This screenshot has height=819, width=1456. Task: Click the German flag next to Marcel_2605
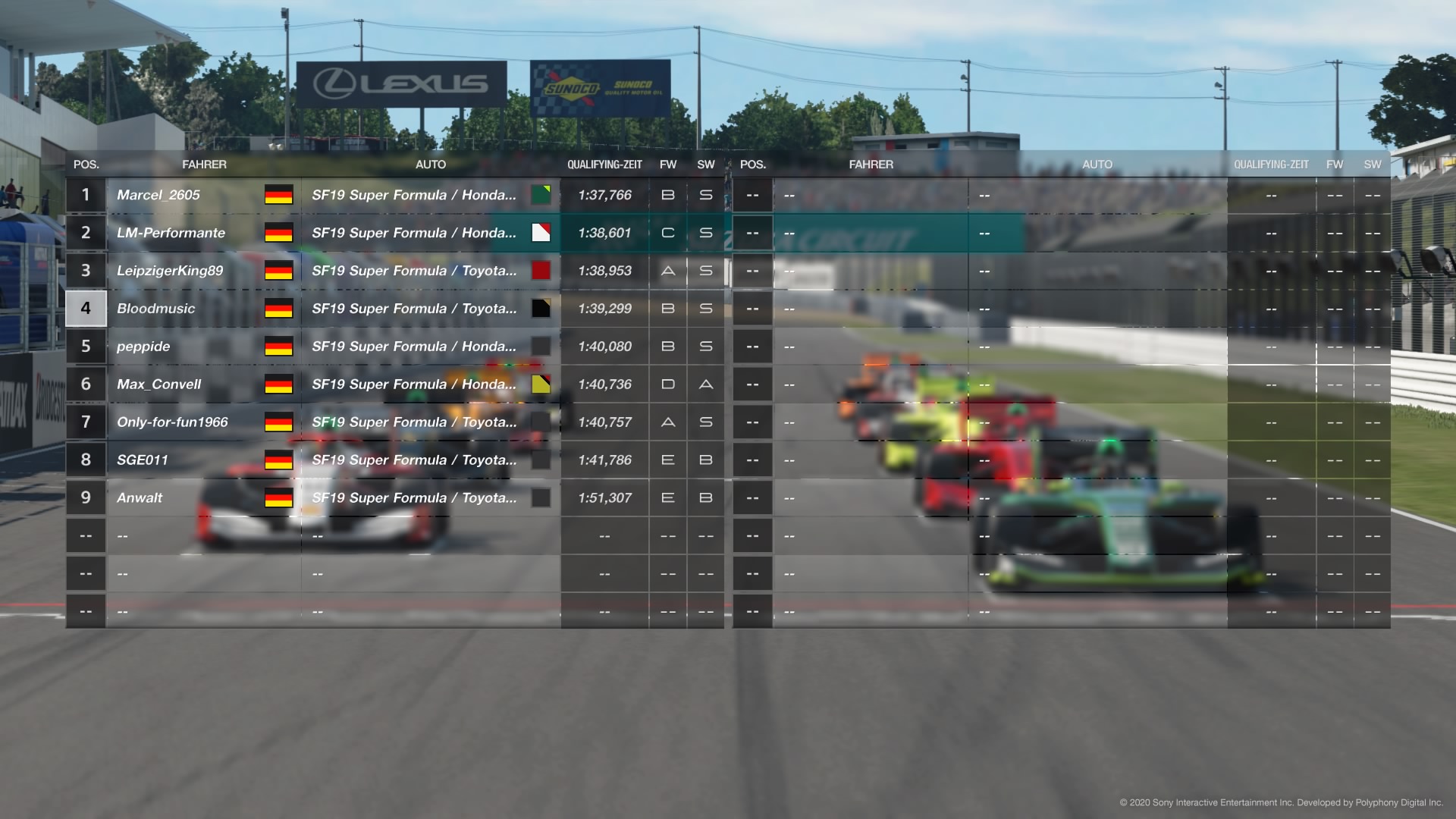(278, 195)
